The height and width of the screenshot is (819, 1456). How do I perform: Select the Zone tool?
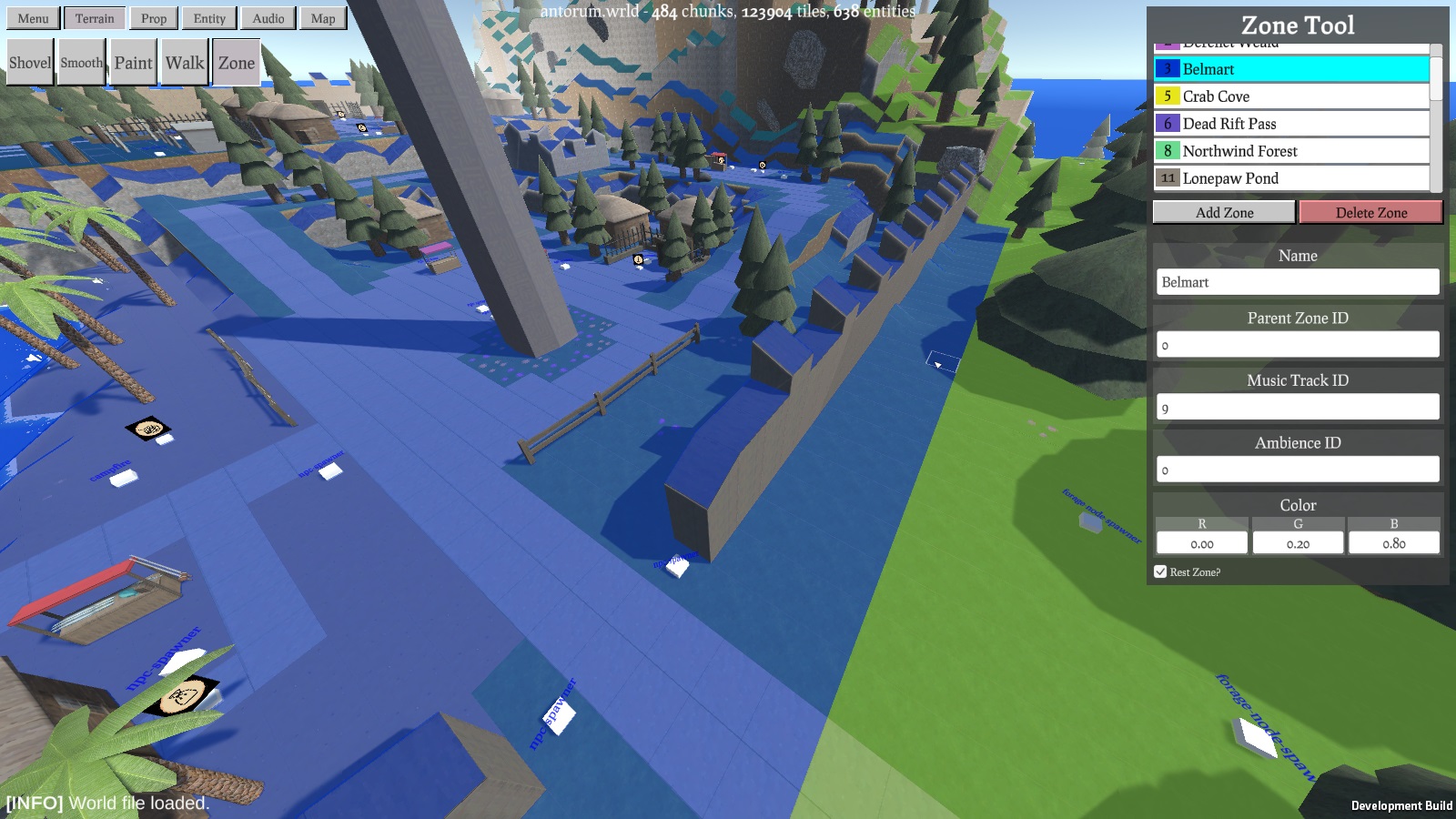pos(237,63)
